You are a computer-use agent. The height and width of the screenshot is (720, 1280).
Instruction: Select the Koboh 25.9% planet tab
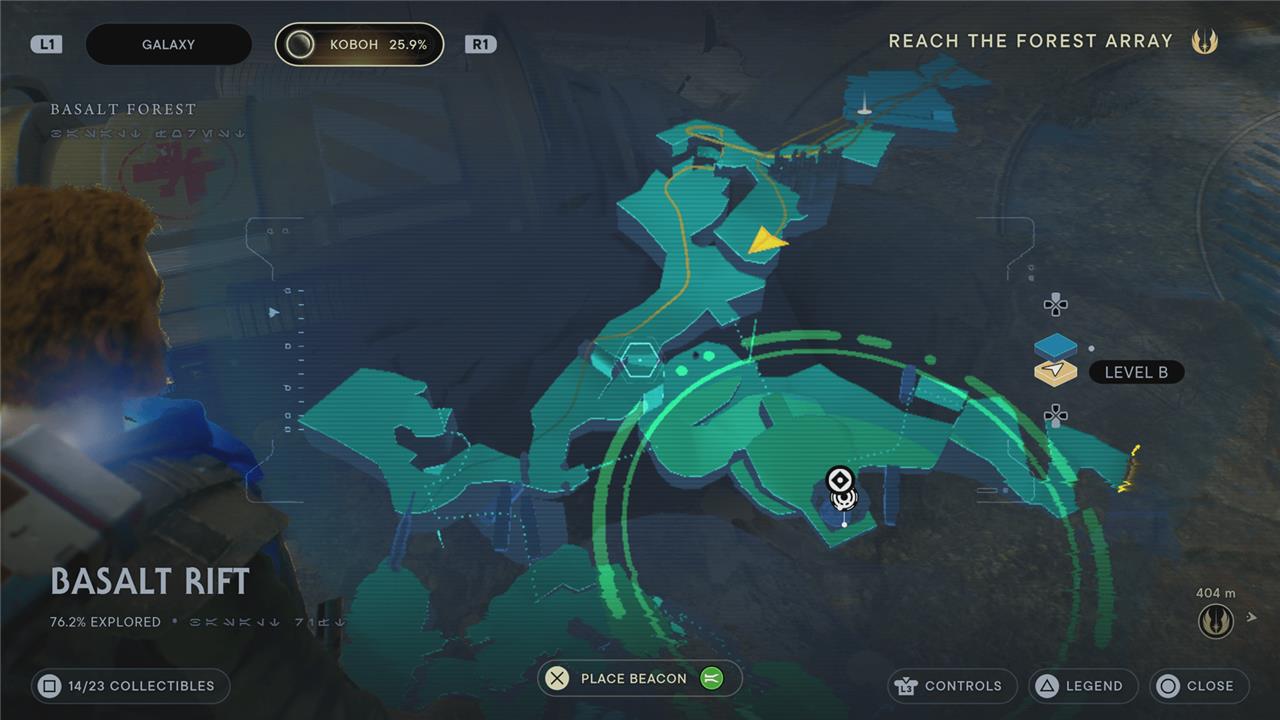click(x=359, y=45)
